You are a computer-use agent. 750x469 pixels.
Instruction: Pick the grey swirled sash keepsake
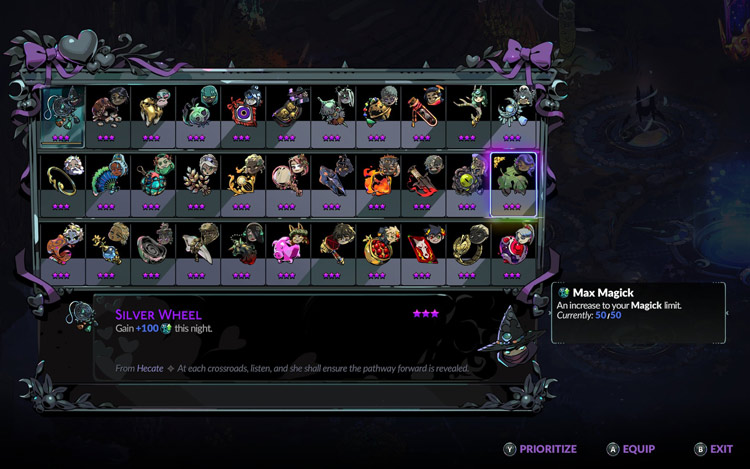click(x=150, y=249)
